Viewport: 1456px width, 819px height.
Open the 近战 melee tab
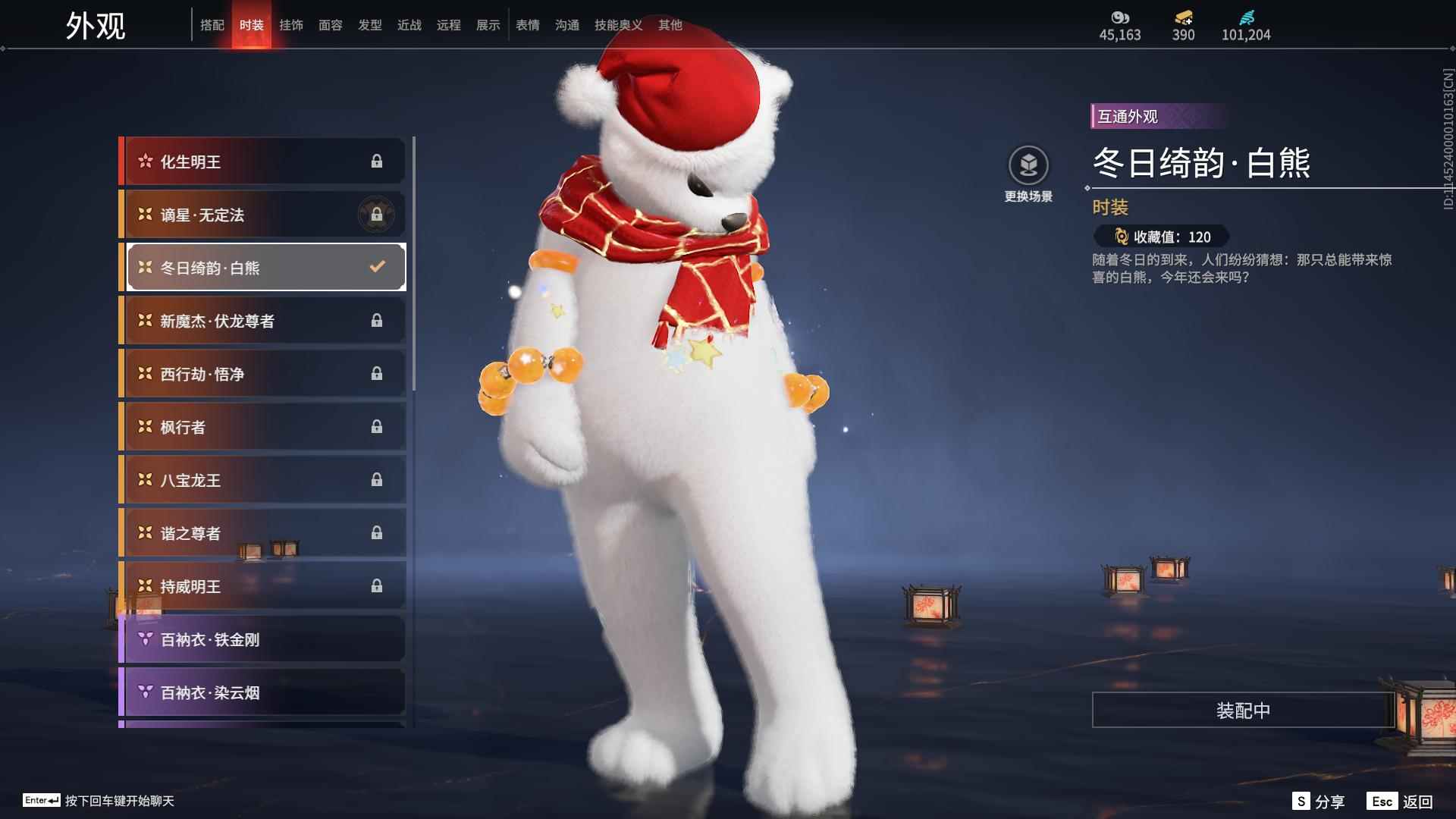click(409, 25)
